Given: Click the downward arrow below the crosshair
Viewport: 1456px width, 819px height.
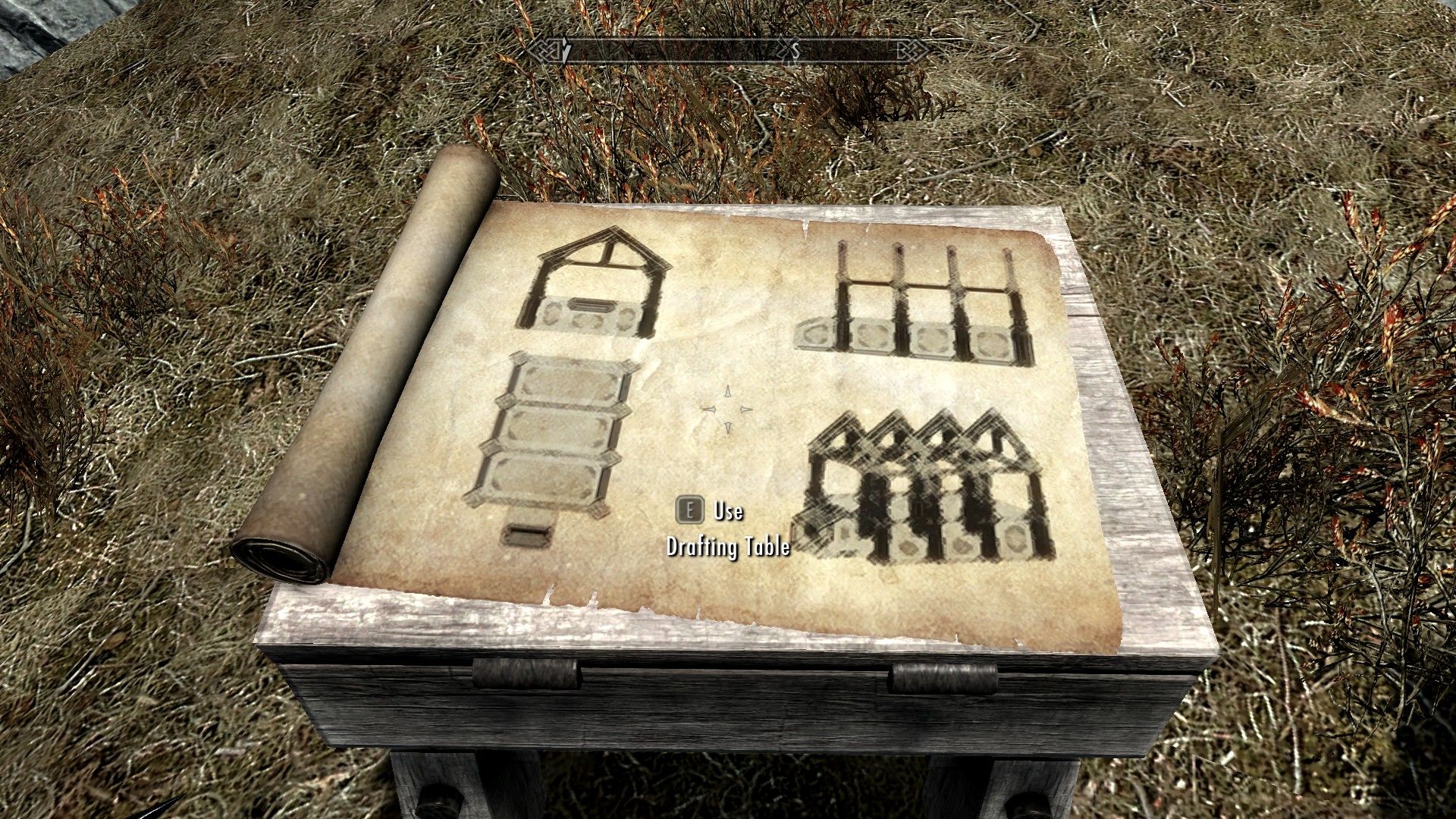Looking at the screenshot, I should pyautogui.click(x=727, y=428).
